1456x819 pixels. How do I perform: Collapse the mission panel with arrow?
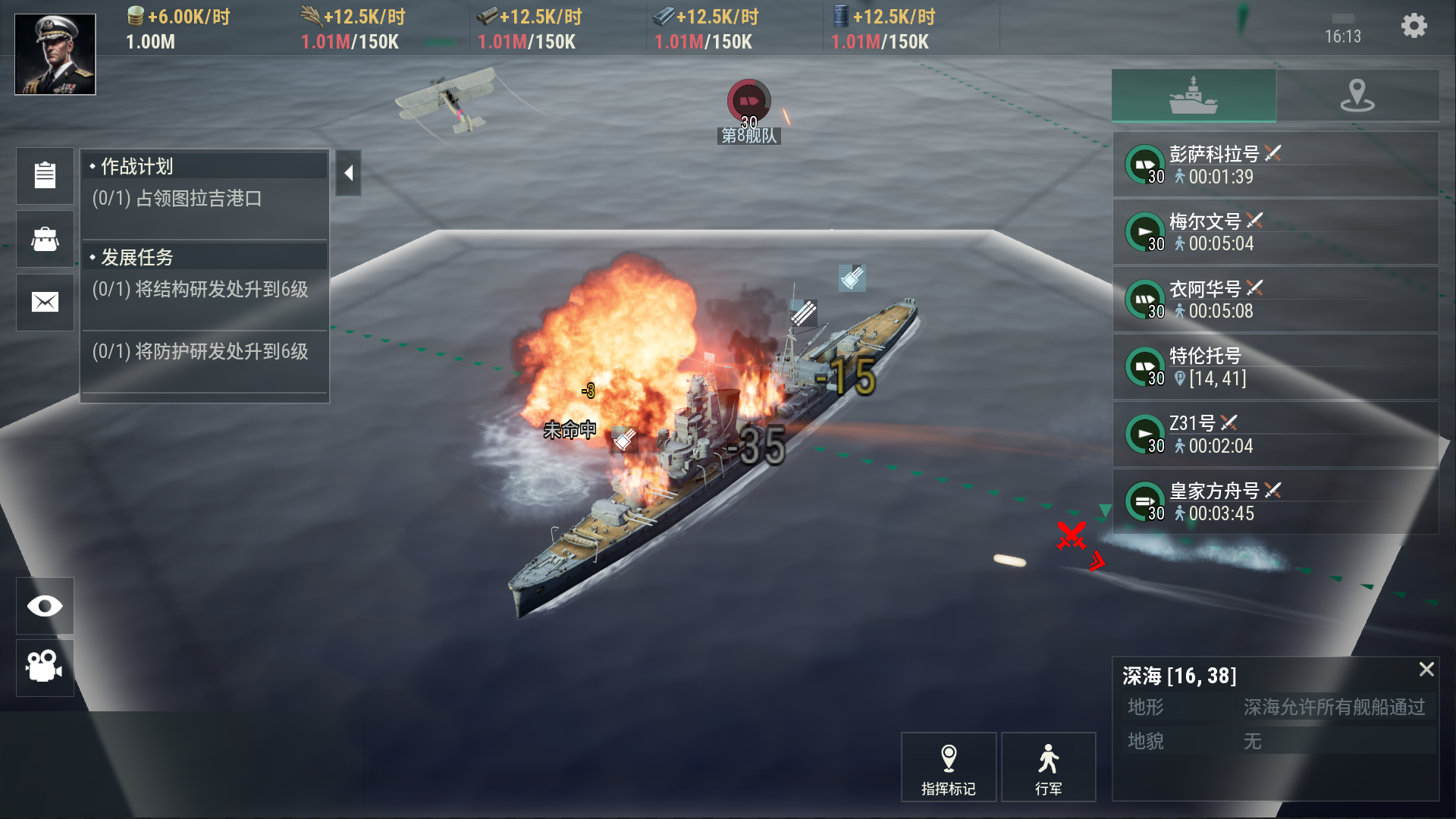[348, 173]
